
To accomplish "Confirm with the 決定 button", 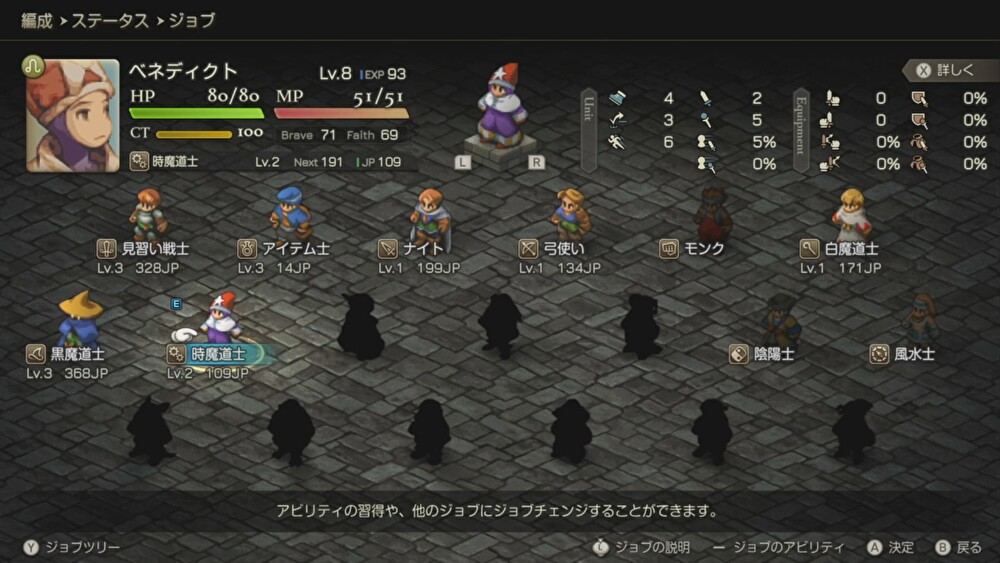I will tap(891, 547).
